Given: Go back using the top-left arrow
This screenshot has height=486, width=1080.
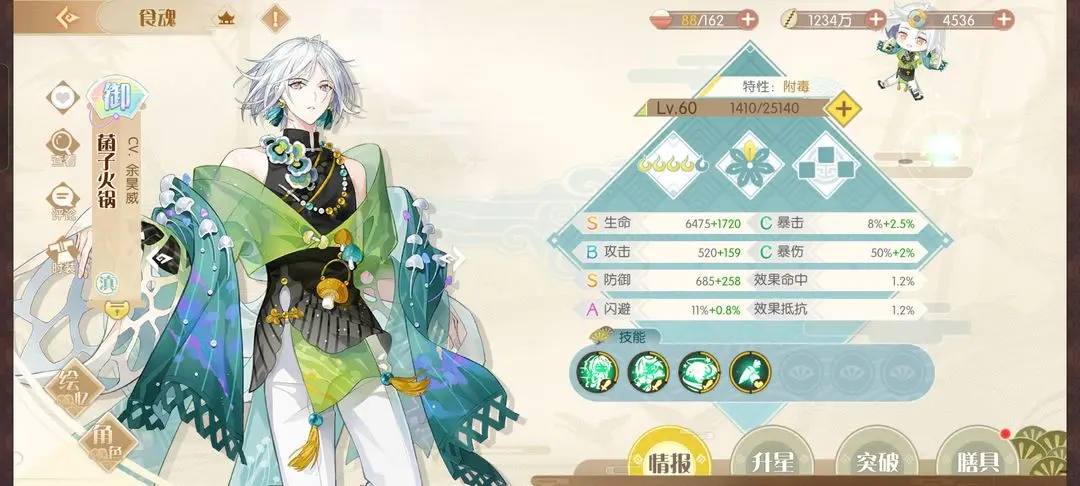Looking at the screenshot, I should coord(69,18).
